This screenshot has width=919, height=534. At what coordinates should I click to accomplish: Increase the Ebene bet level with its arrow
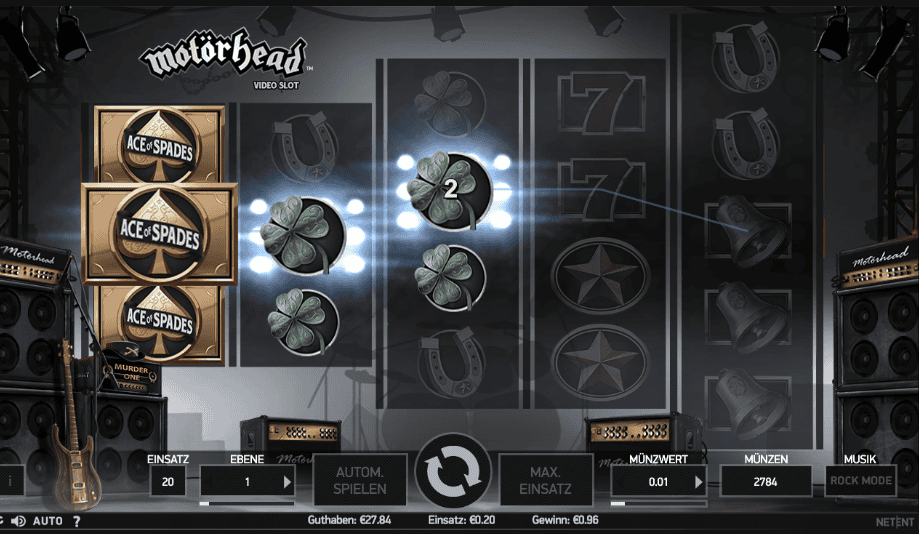pyautogui.click(x=287, y=481)
